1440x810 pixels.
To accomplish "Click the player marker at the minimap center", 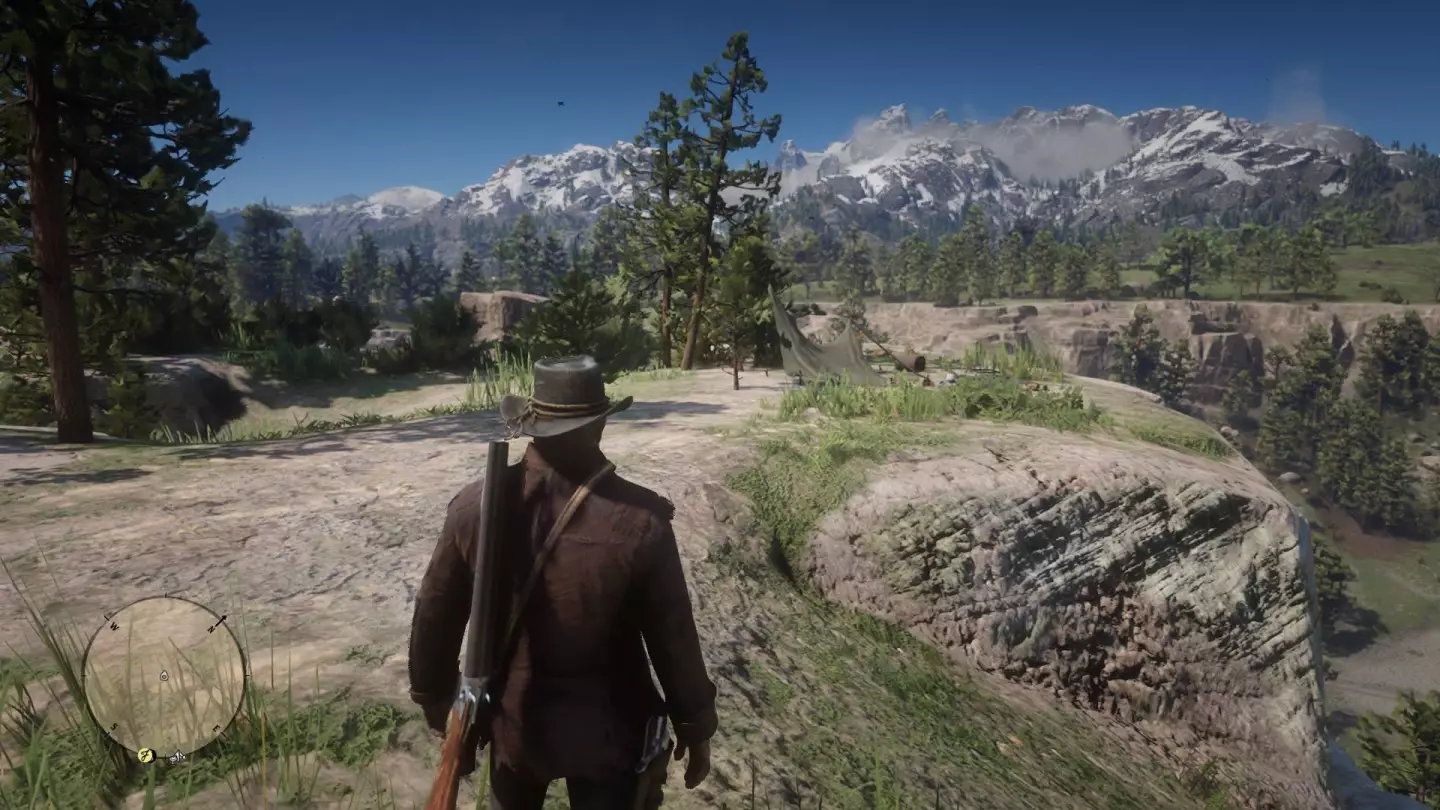I will (164, 675).
